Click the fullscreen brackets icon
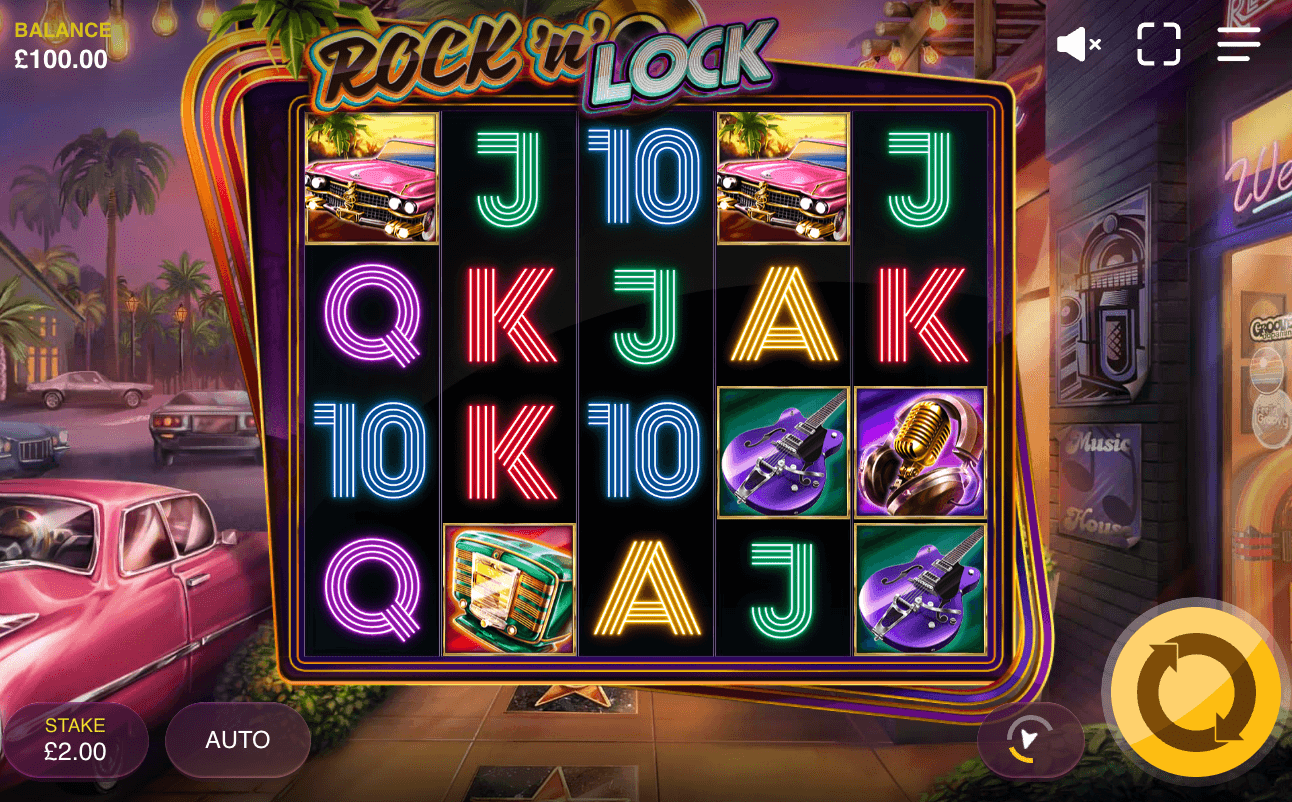Viewport: 1292px width, 802px height. (x=1158, y=44)
